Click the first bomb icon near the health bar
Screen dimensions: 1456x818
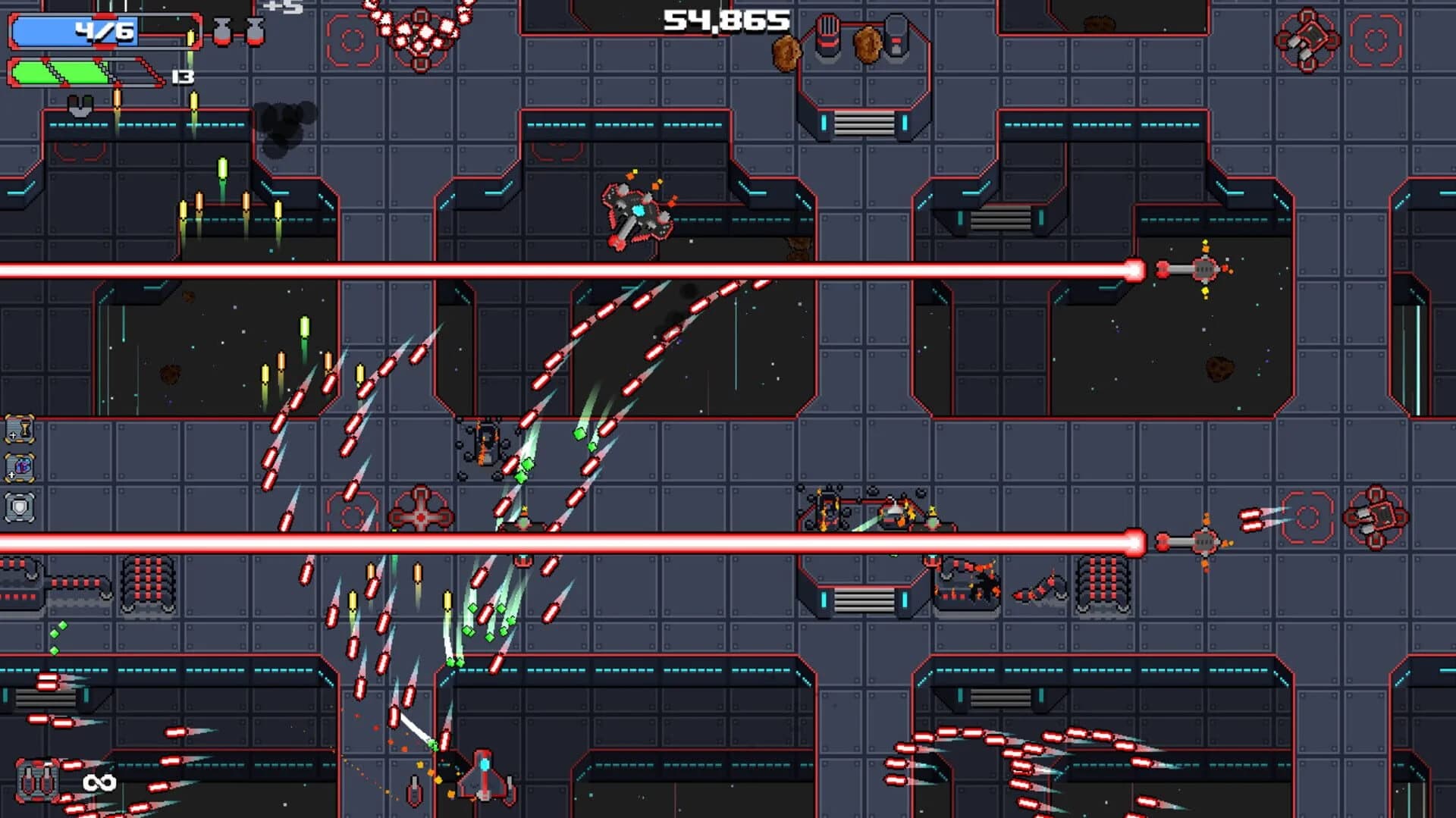221,32
